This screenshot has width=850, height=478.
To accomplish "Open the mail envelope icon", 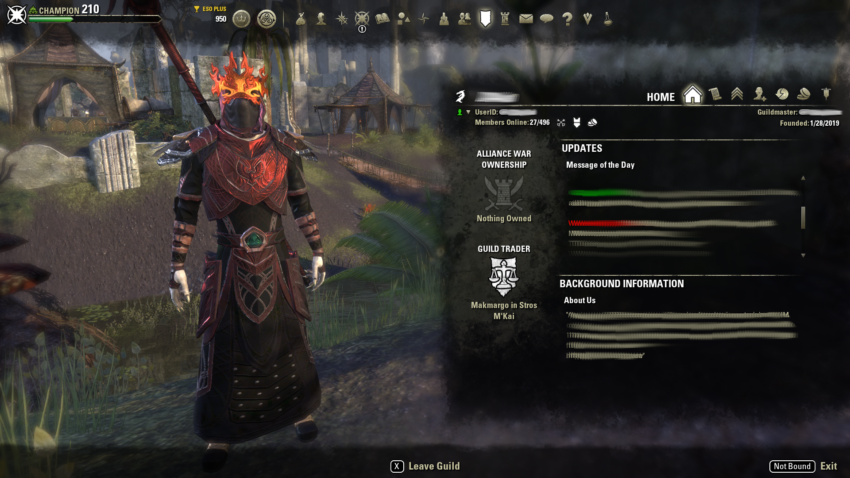I will (x=526, y=18).
